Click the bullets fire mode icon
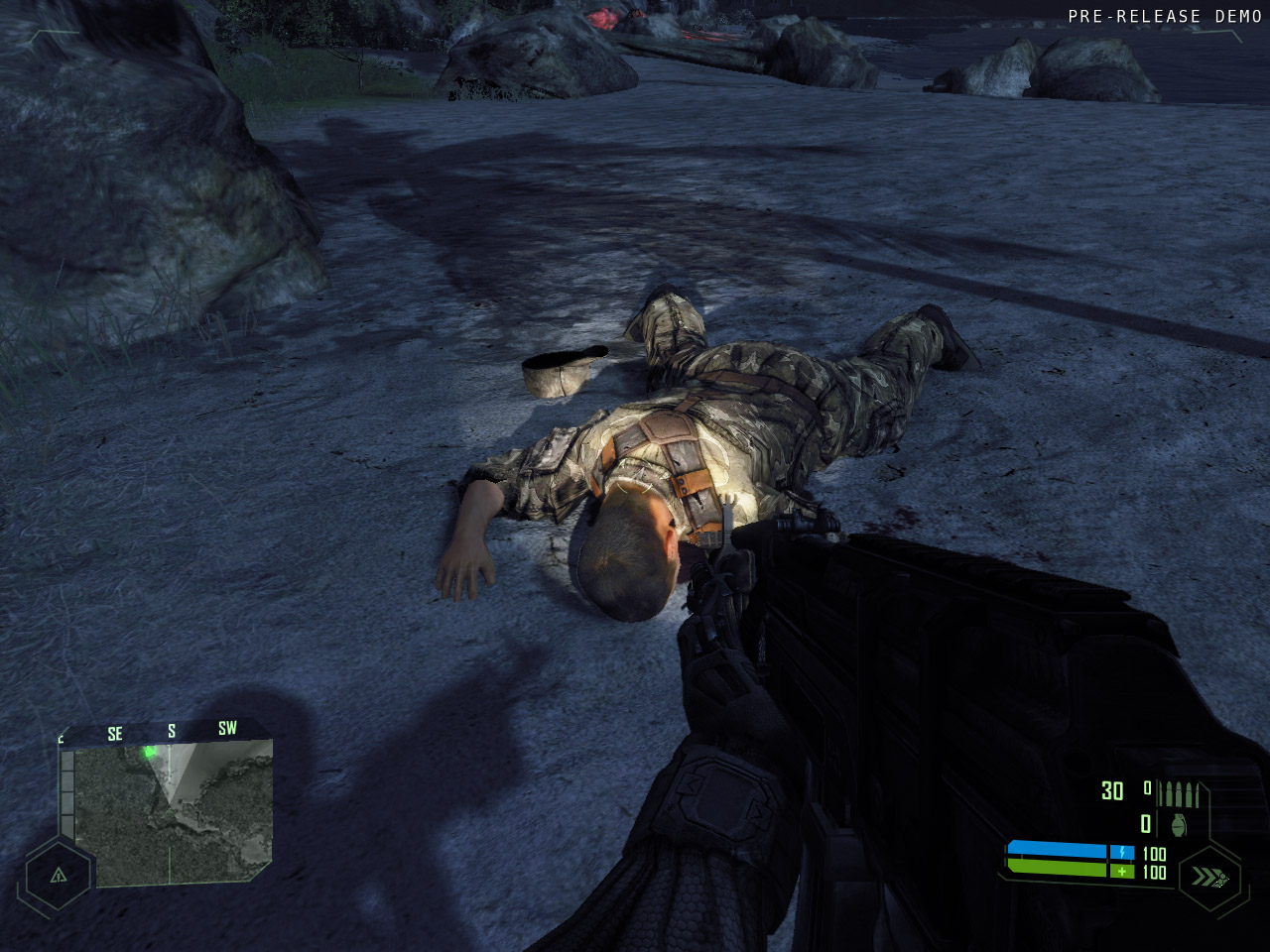This screenshot has height=952, width=1270. click(1179, 793)
